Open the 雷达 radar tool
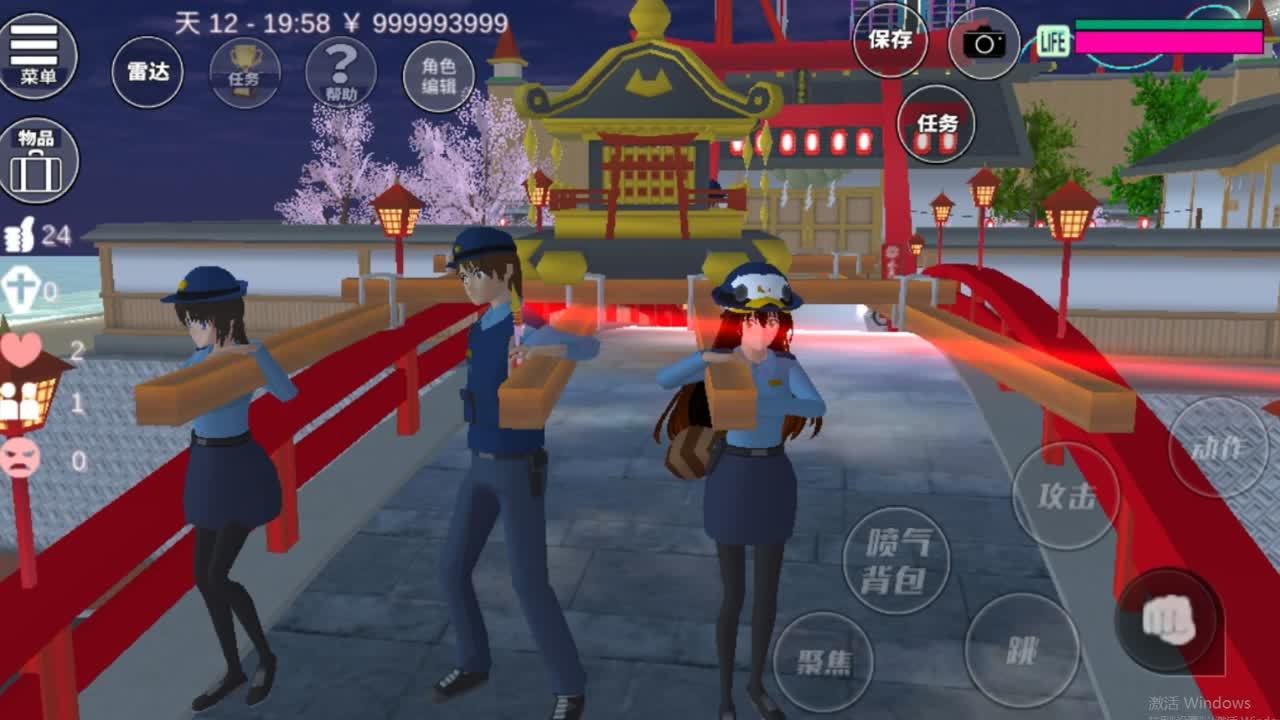The height and width of the screenshot is (720, 1280). [148, 70]
